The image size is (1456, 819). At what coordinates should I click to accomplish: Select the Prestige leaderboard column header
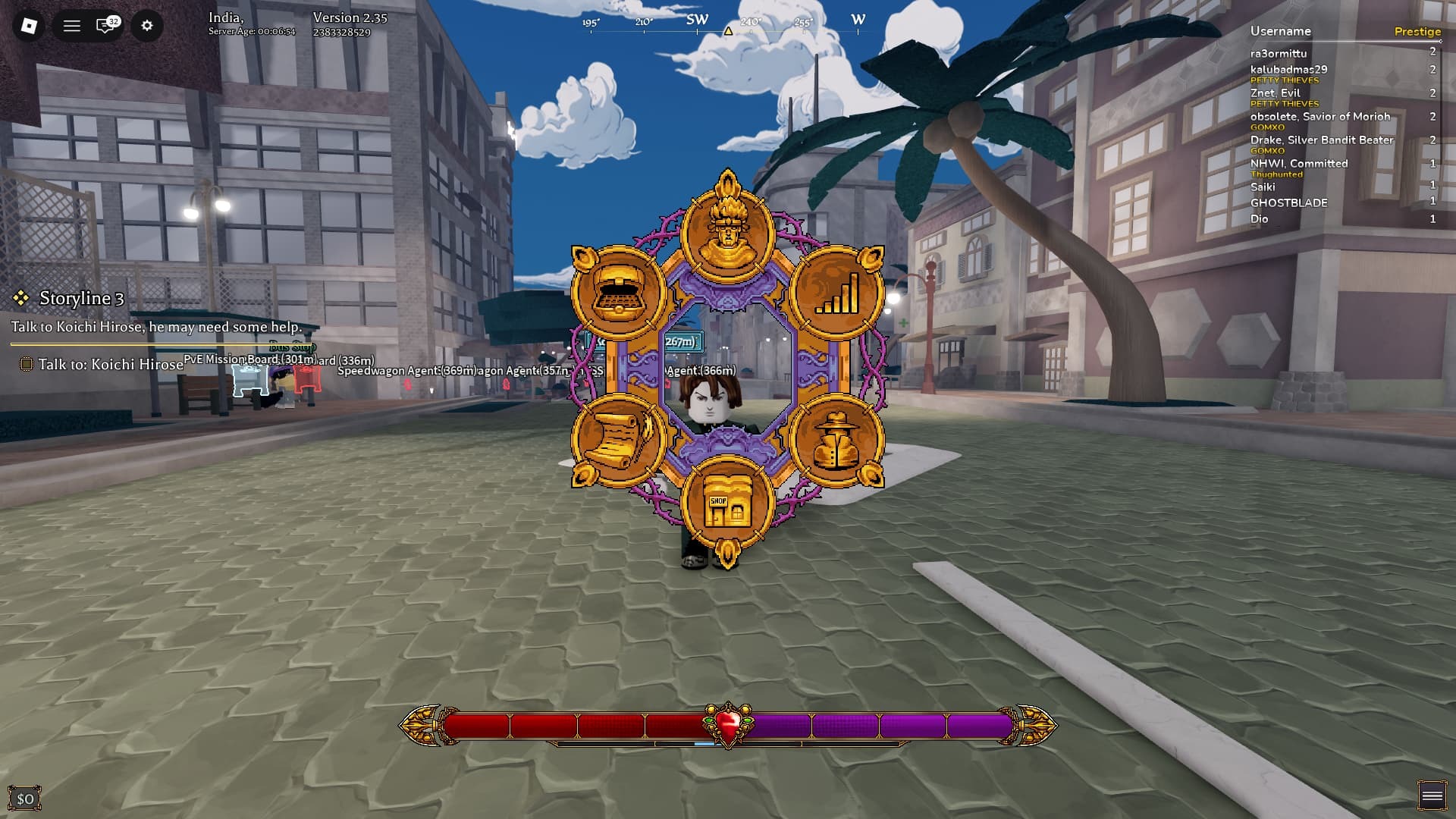1418,31
